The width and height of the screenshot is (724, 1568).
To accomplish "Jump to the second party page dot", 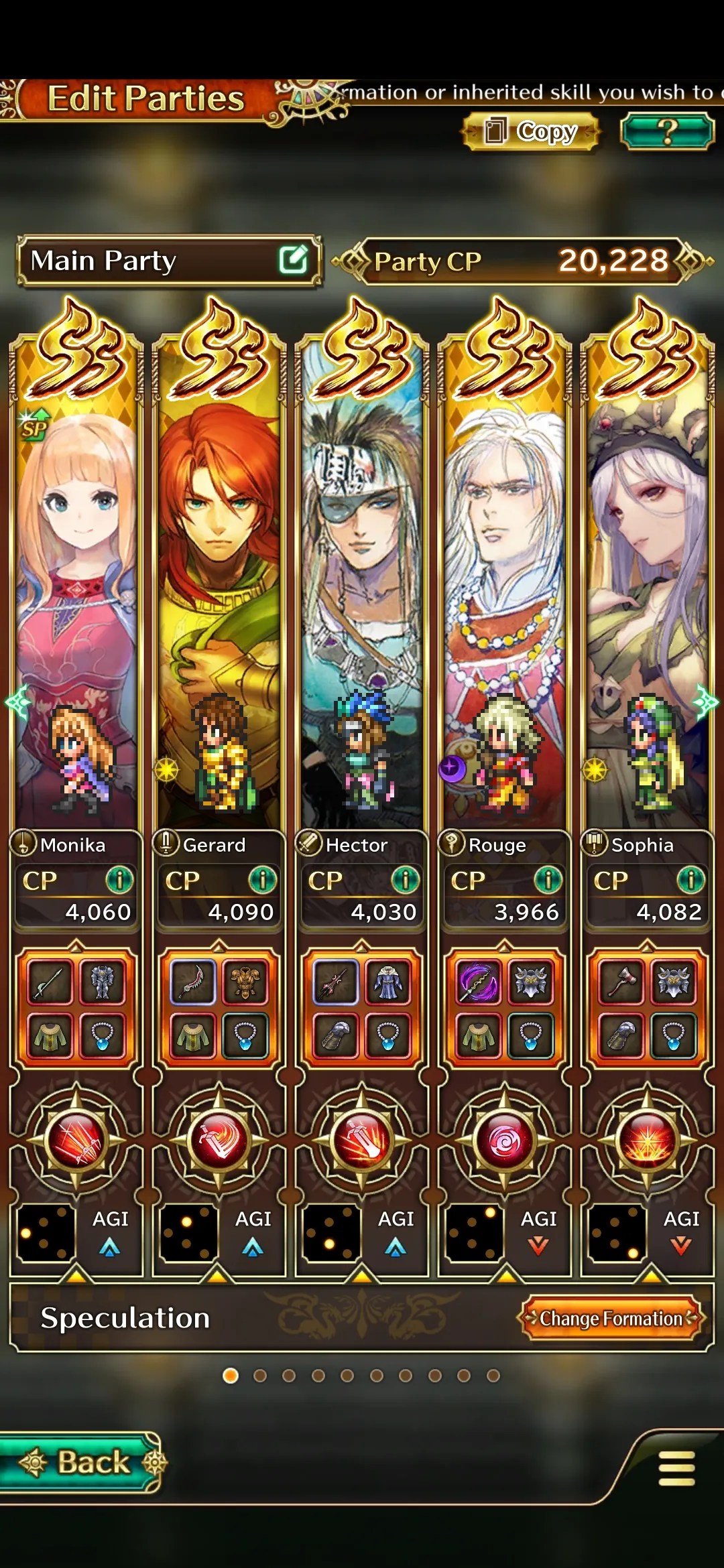I will [x=260, y=1376].
